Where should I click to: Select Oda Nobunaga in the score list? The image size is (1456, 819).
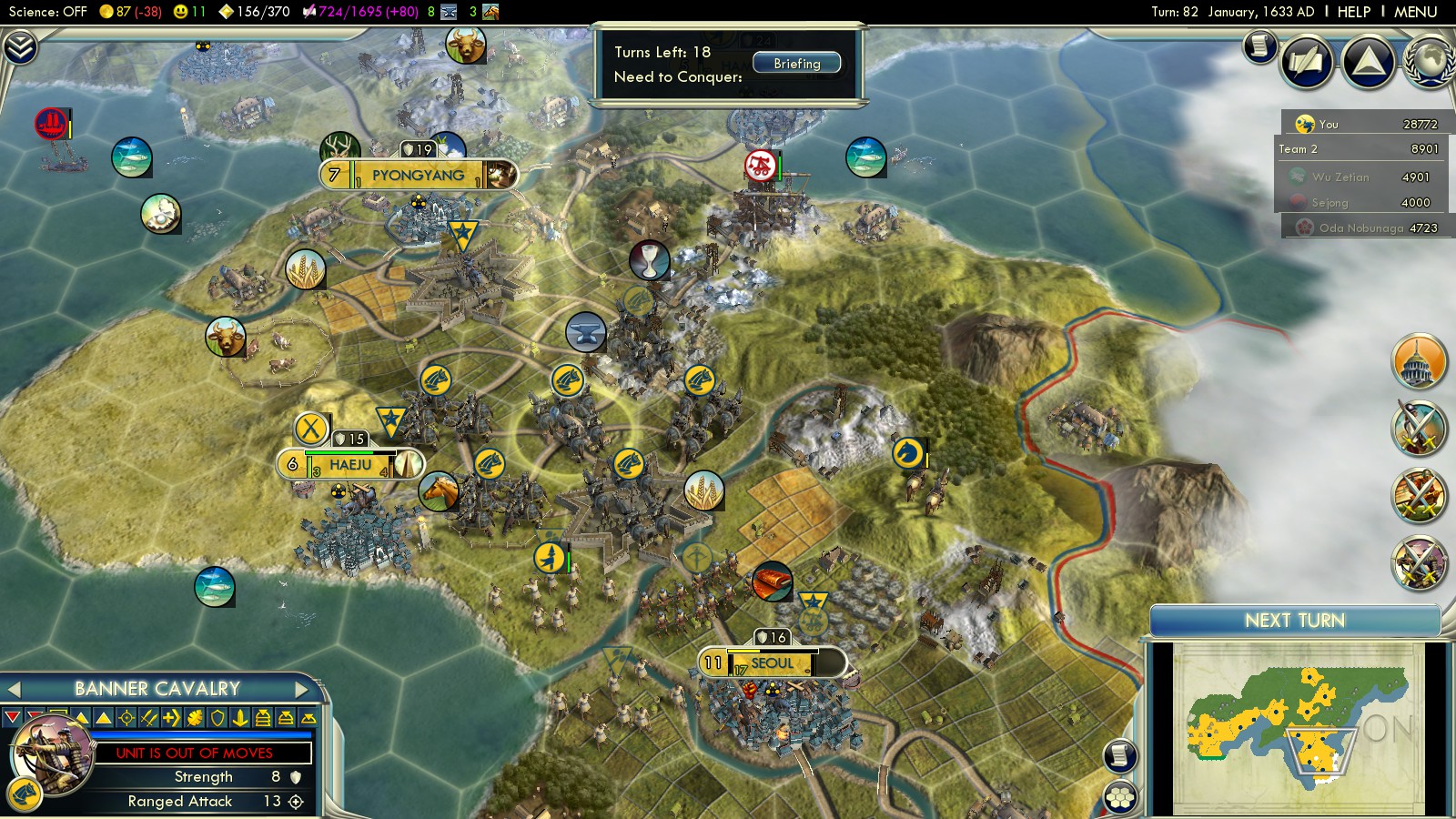coord(1360,227)
